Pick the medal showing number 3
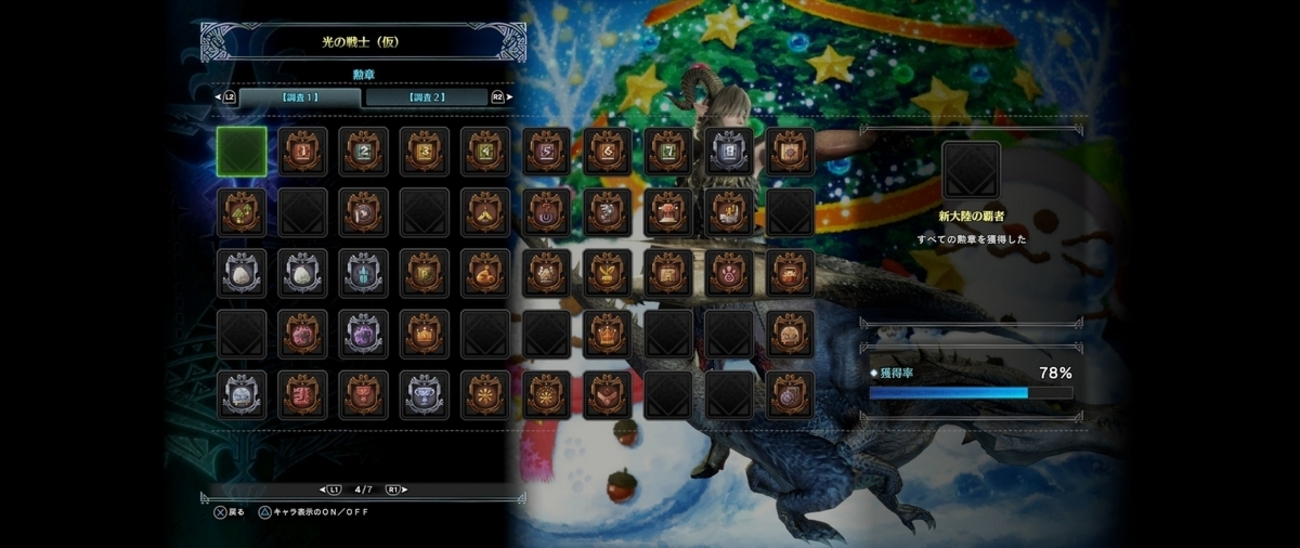Viewport: 1300px width, 548px height. [x=424, y=151]
